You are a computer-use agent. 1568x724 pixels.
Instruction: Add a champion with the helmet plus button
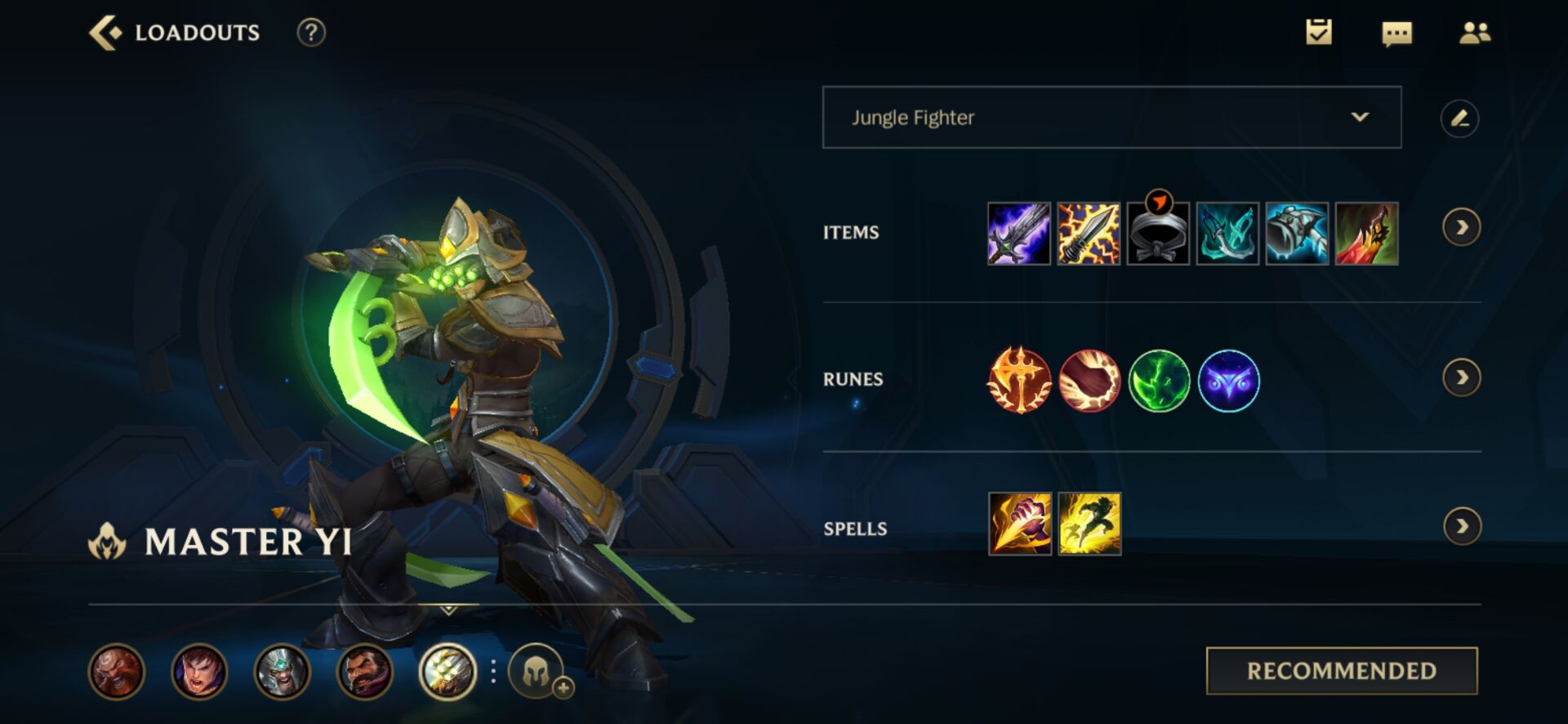[x=538, y=673]
